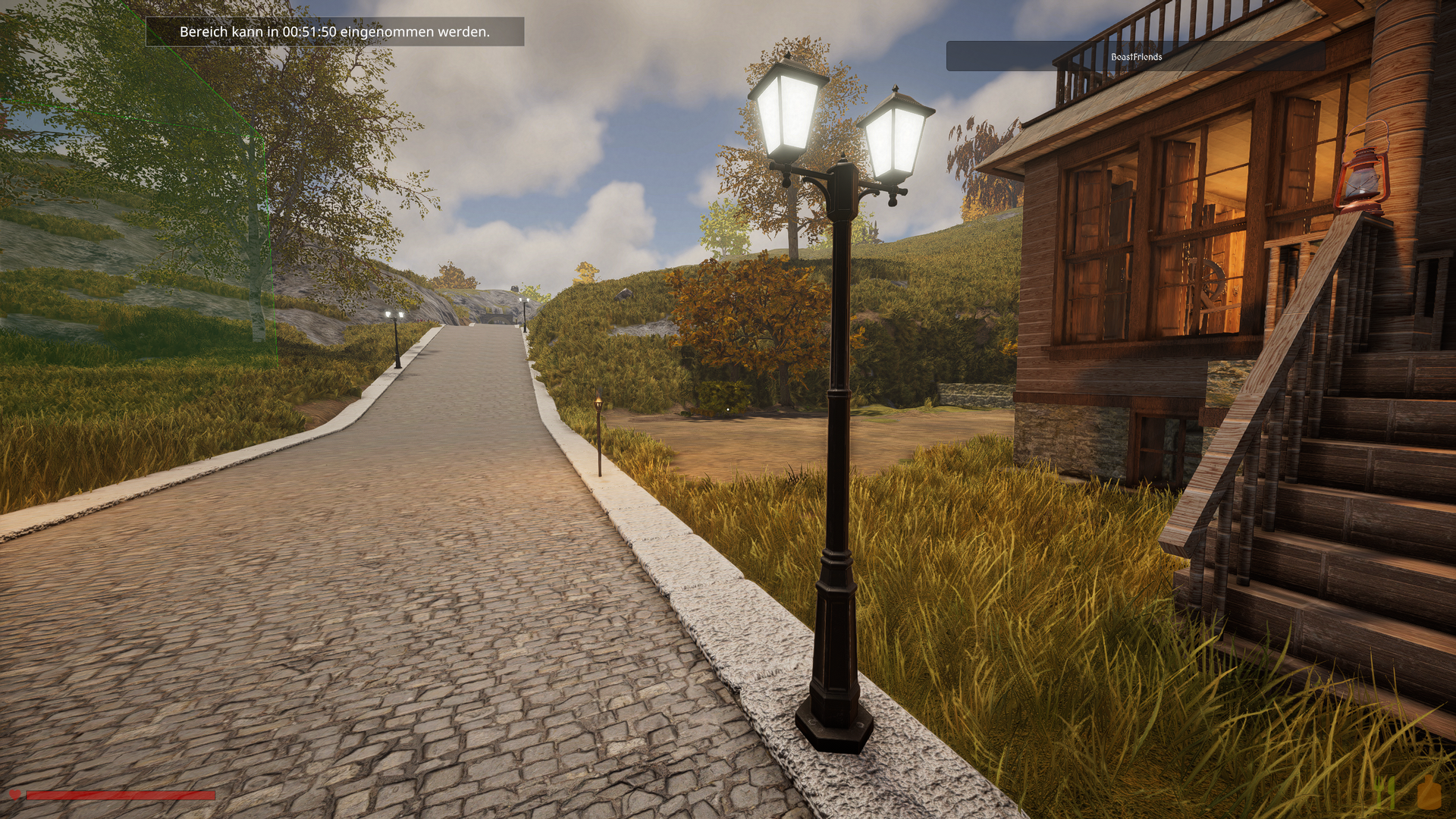Select the orange bottle thirst icon
The width and height of the screenshot is (1456, 819).
(1429, 792)
